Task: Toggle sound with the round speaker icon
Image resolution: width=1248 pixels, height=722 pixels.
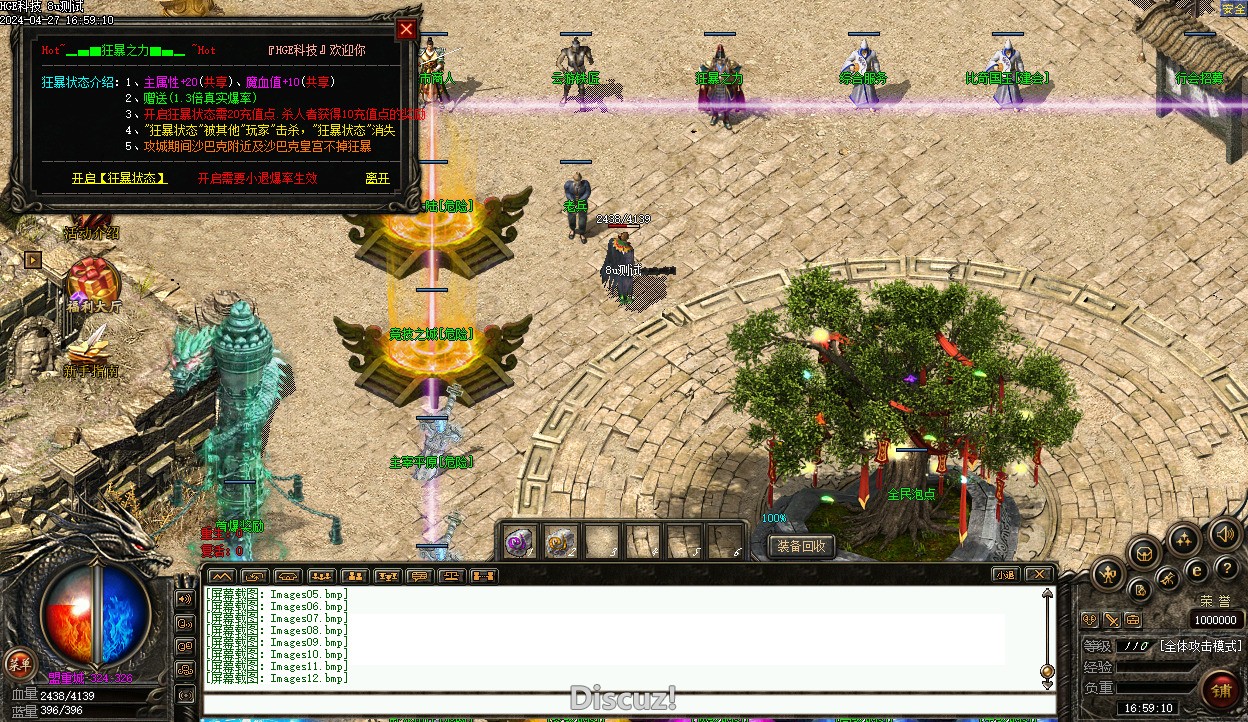Action: coord(1223,534)
